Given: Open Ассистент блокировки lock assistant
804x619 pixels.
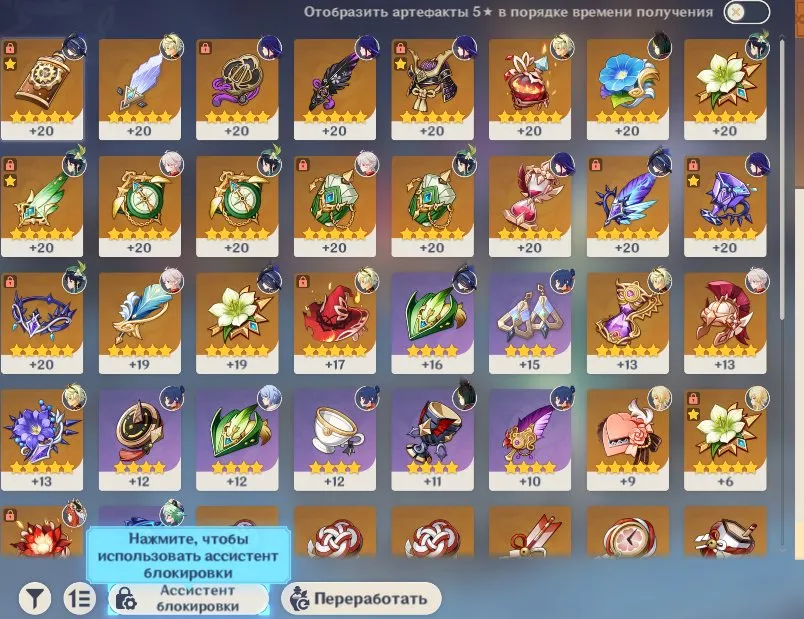Looking at the screenshot, I should click(188, 598).
